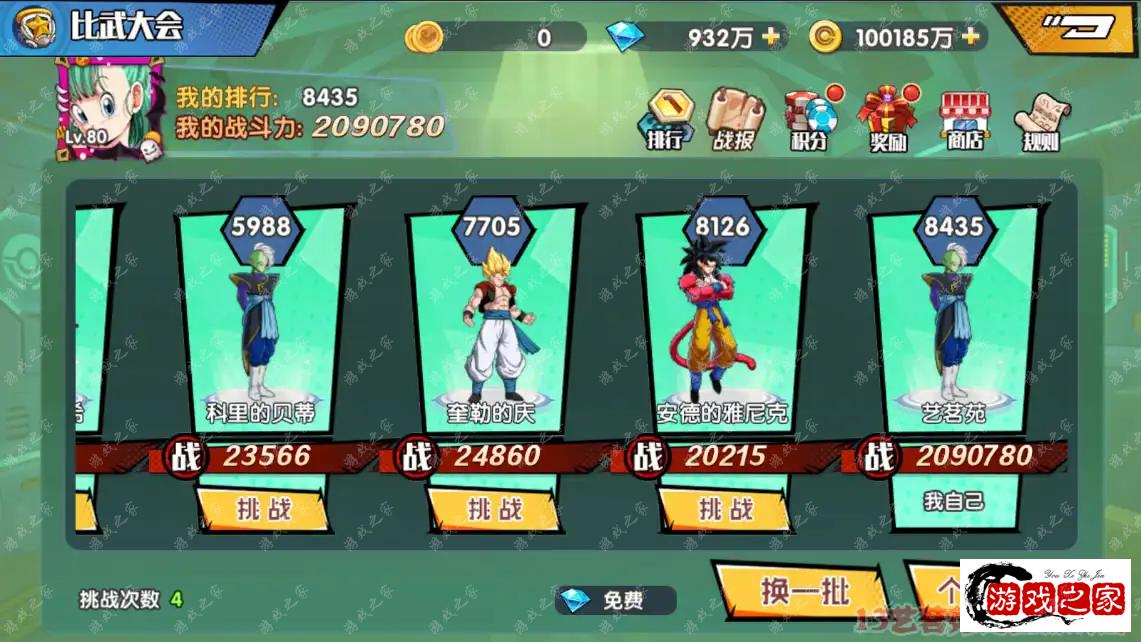Open the 商店 shop
The image size is (1141, 642).
tap(964, 119)
